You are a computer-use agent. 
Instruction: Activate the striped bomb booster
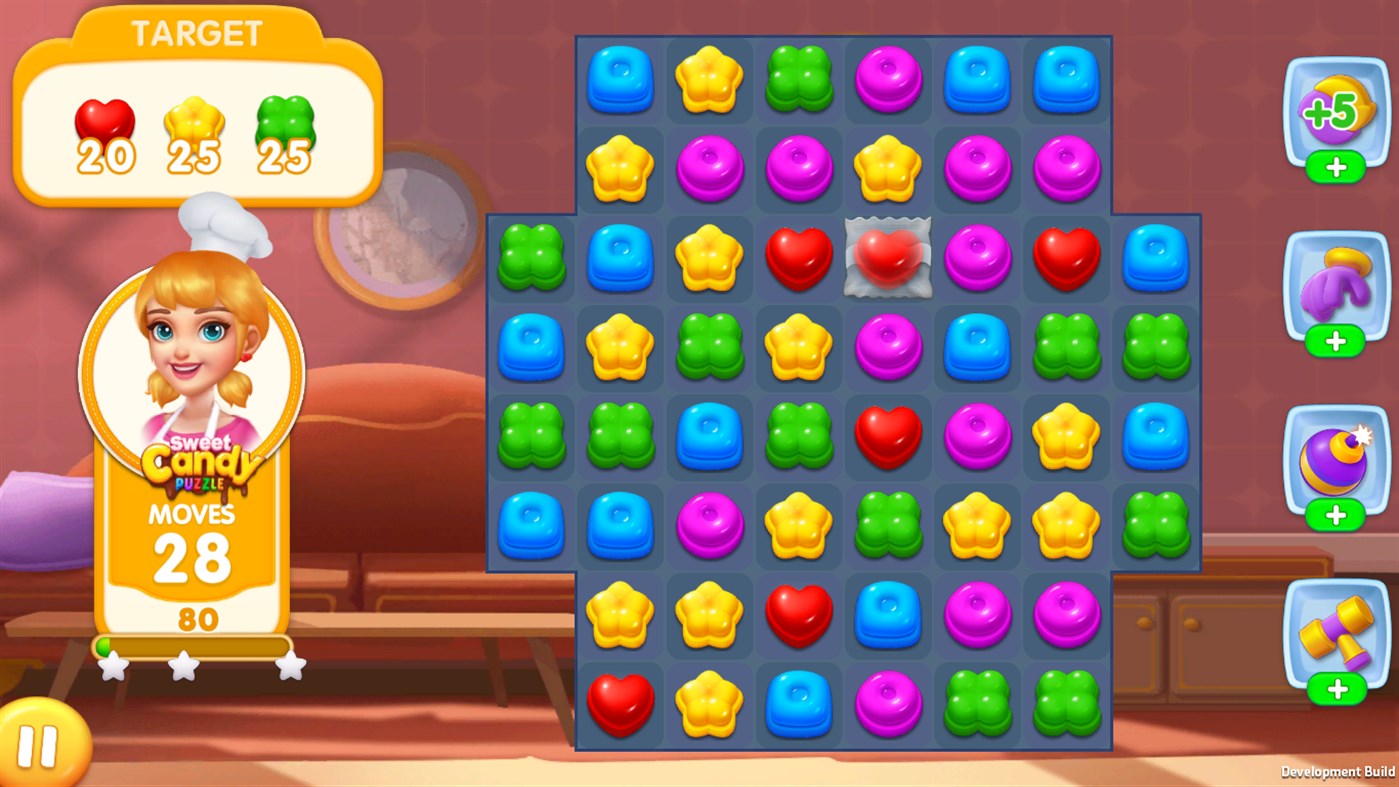click(1335, 460)
